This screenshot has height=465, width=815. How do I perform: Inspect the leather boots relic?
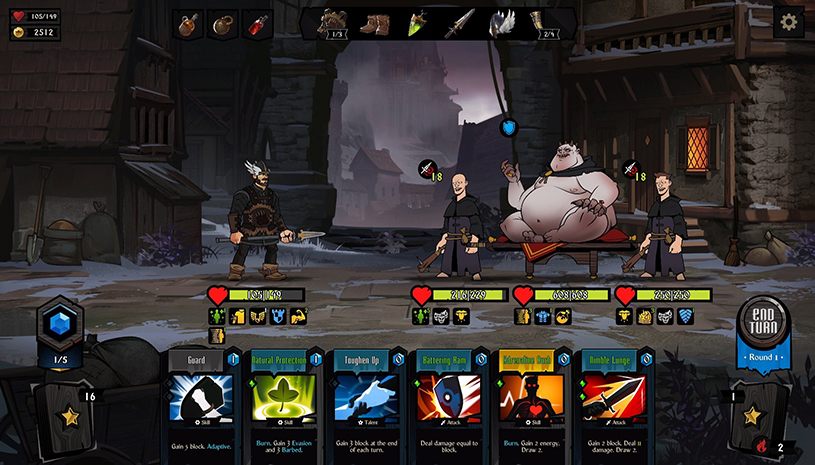375,23
